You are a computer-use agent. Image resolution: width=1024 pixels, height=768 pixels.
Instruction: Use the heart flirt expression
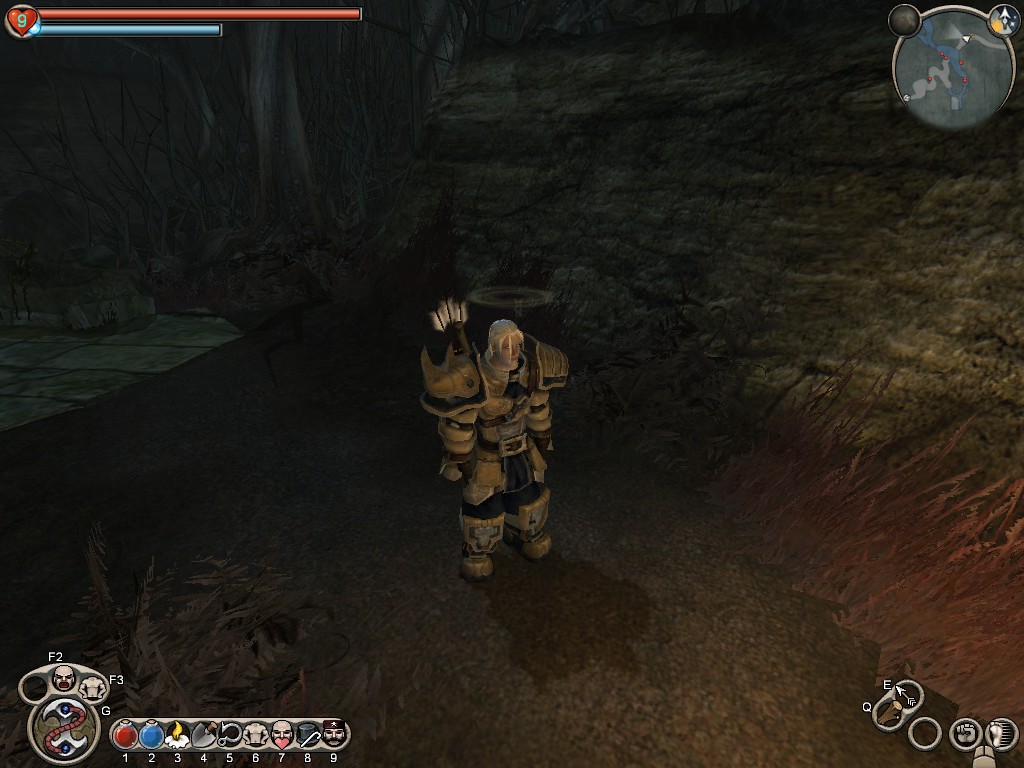click(x=281, y=736)
